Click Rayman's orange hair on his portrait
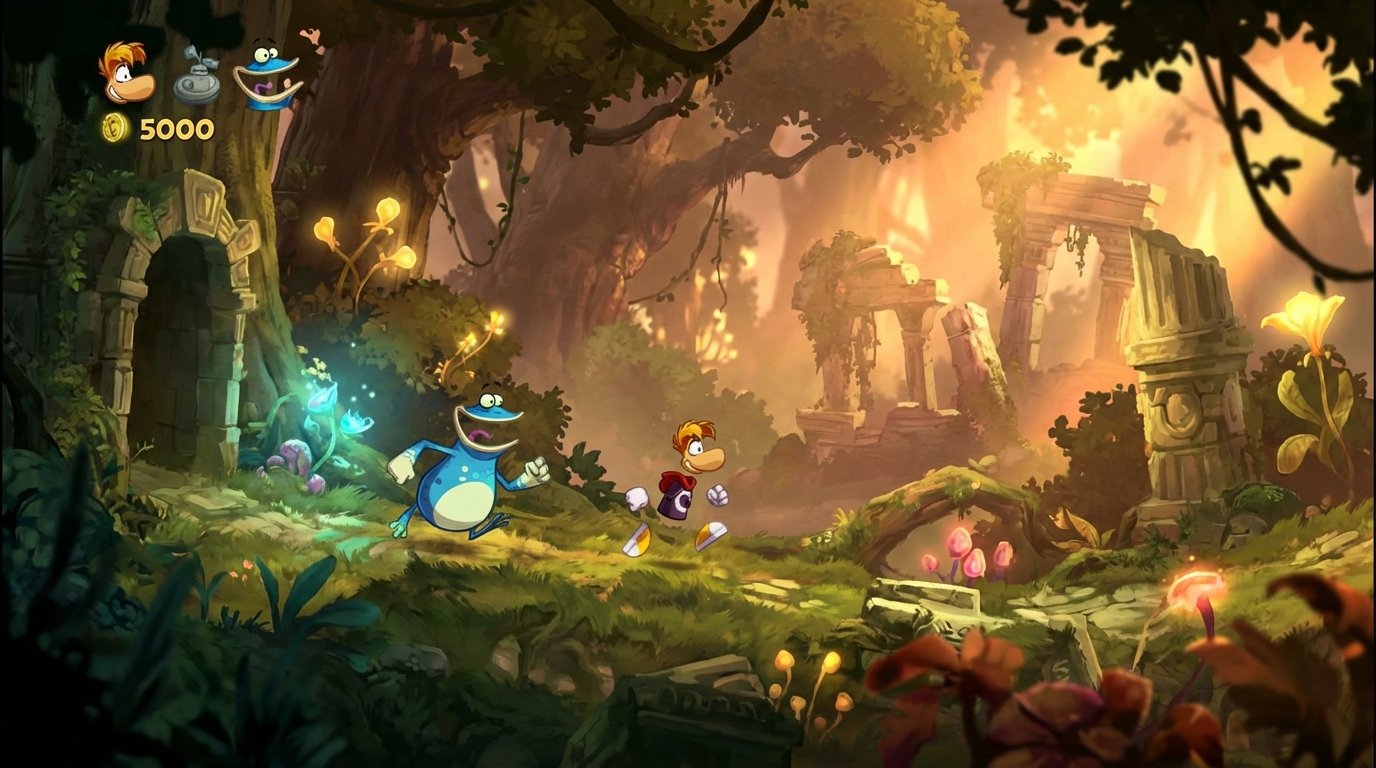The image size is (1376, 768). 124,53
